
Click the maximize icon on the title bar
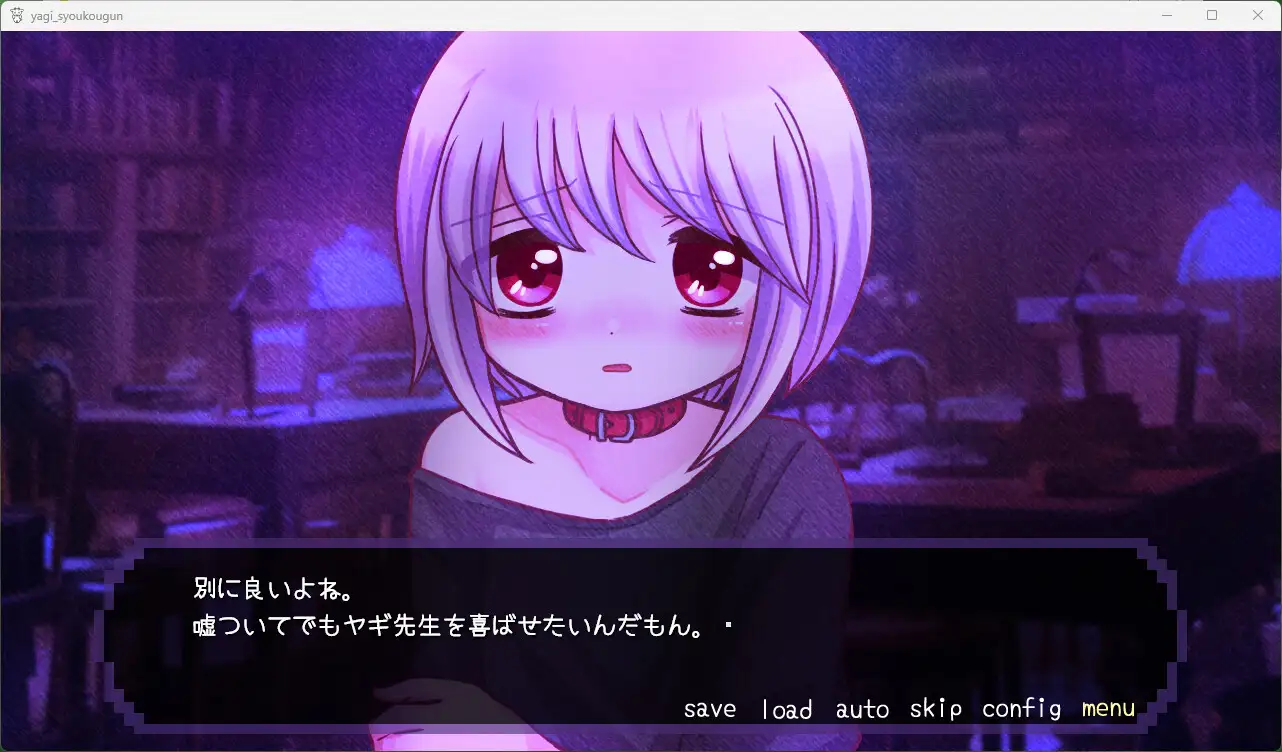pyautogui.click(x=1212, y=15)
